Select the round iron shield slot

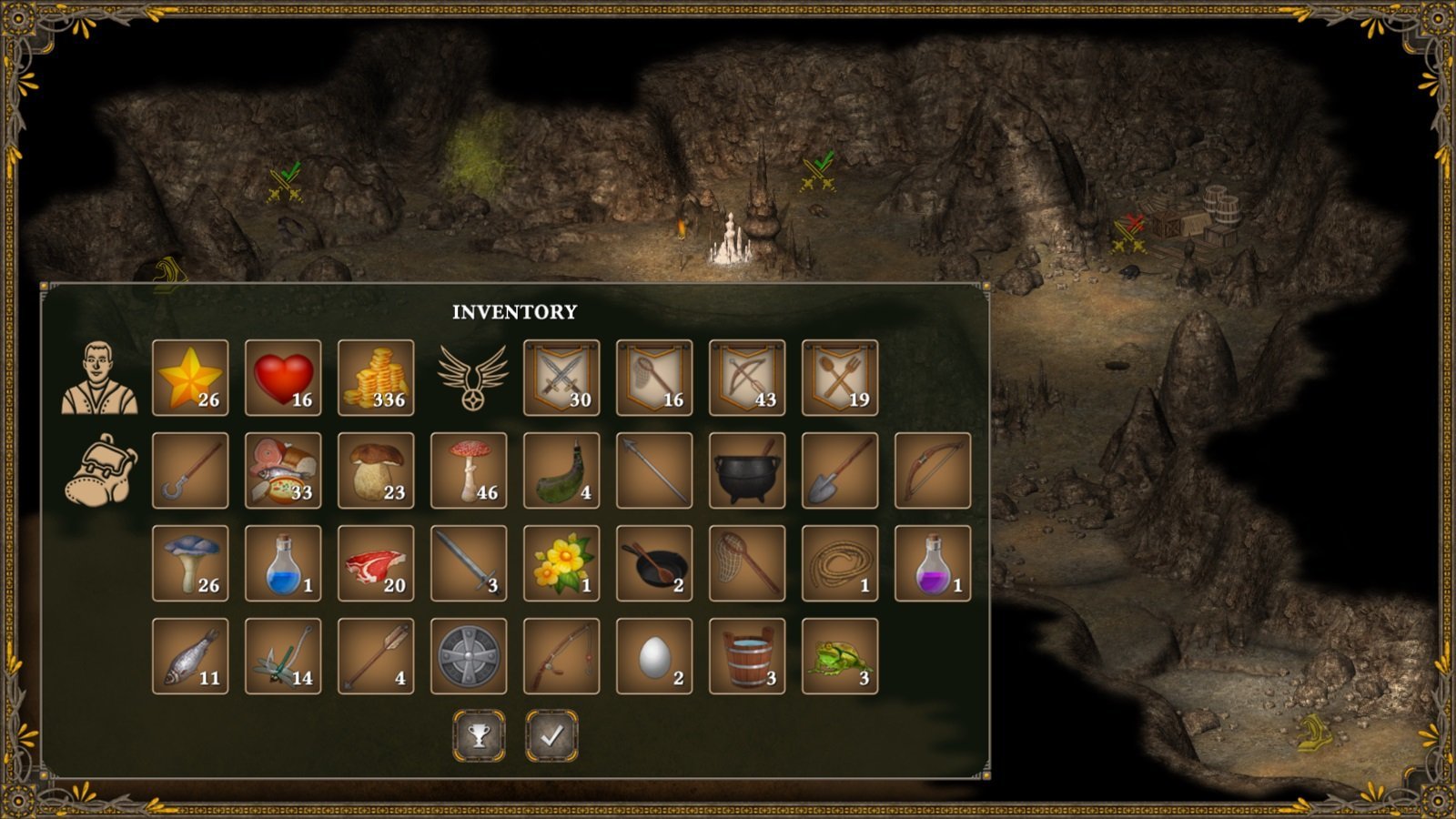click(469, 656)
